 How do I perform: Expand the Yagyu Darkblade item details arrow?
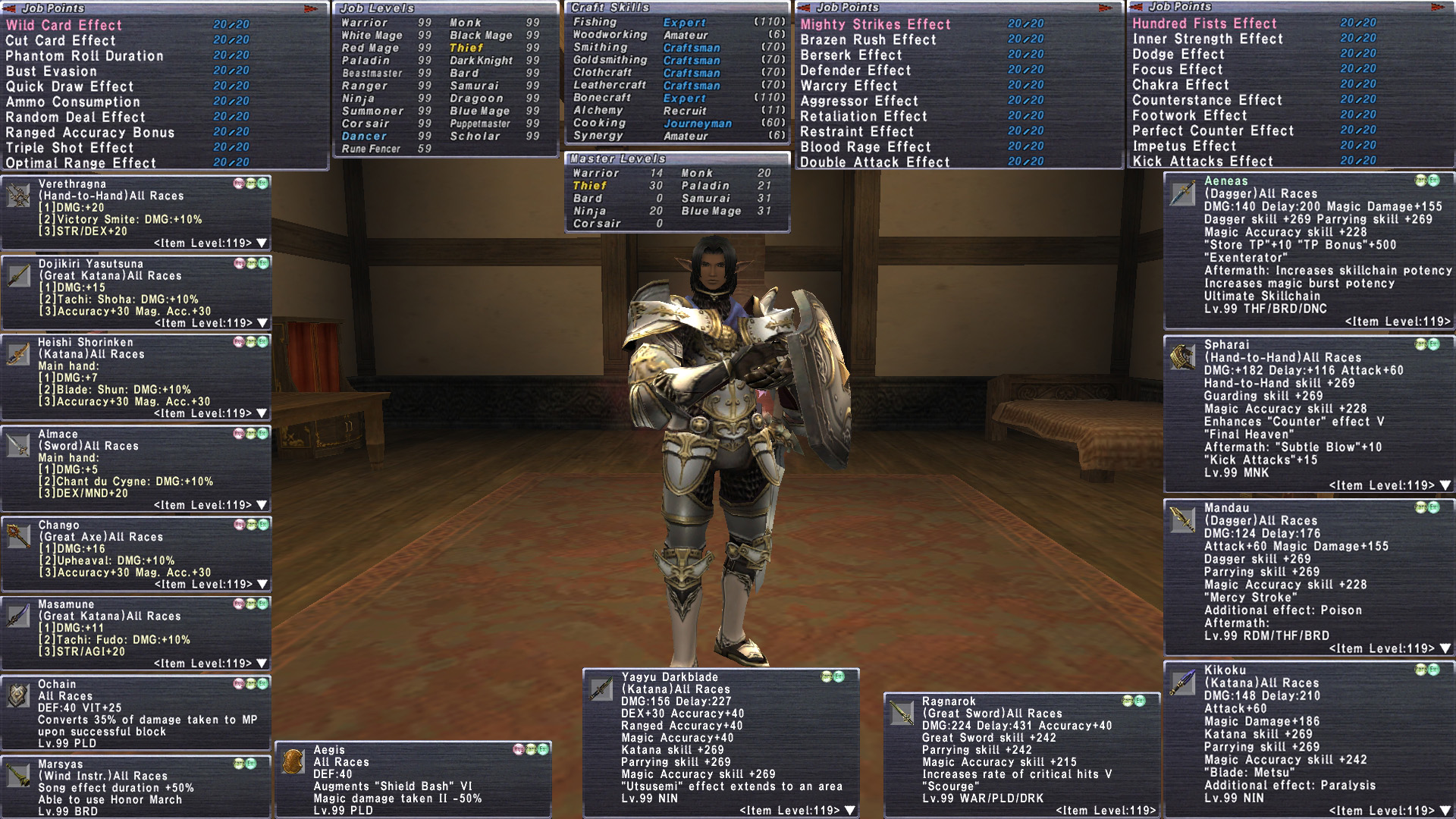[x=850, y=811]
